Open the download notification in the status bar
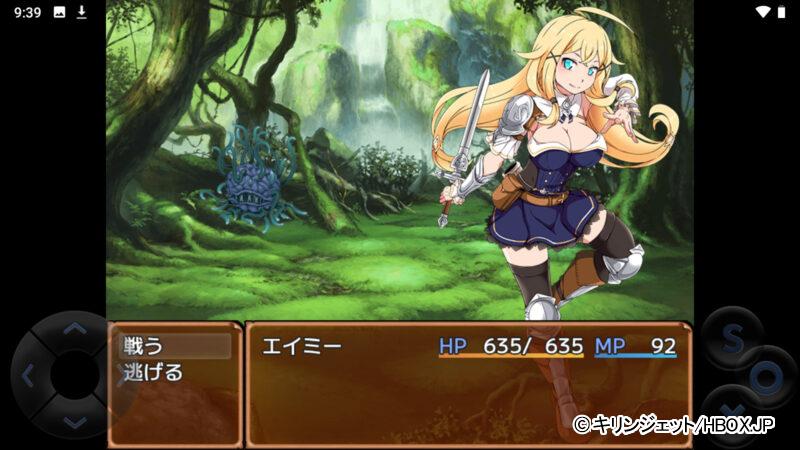This screenshot has width=800, height=450. (x=82, y=12)
